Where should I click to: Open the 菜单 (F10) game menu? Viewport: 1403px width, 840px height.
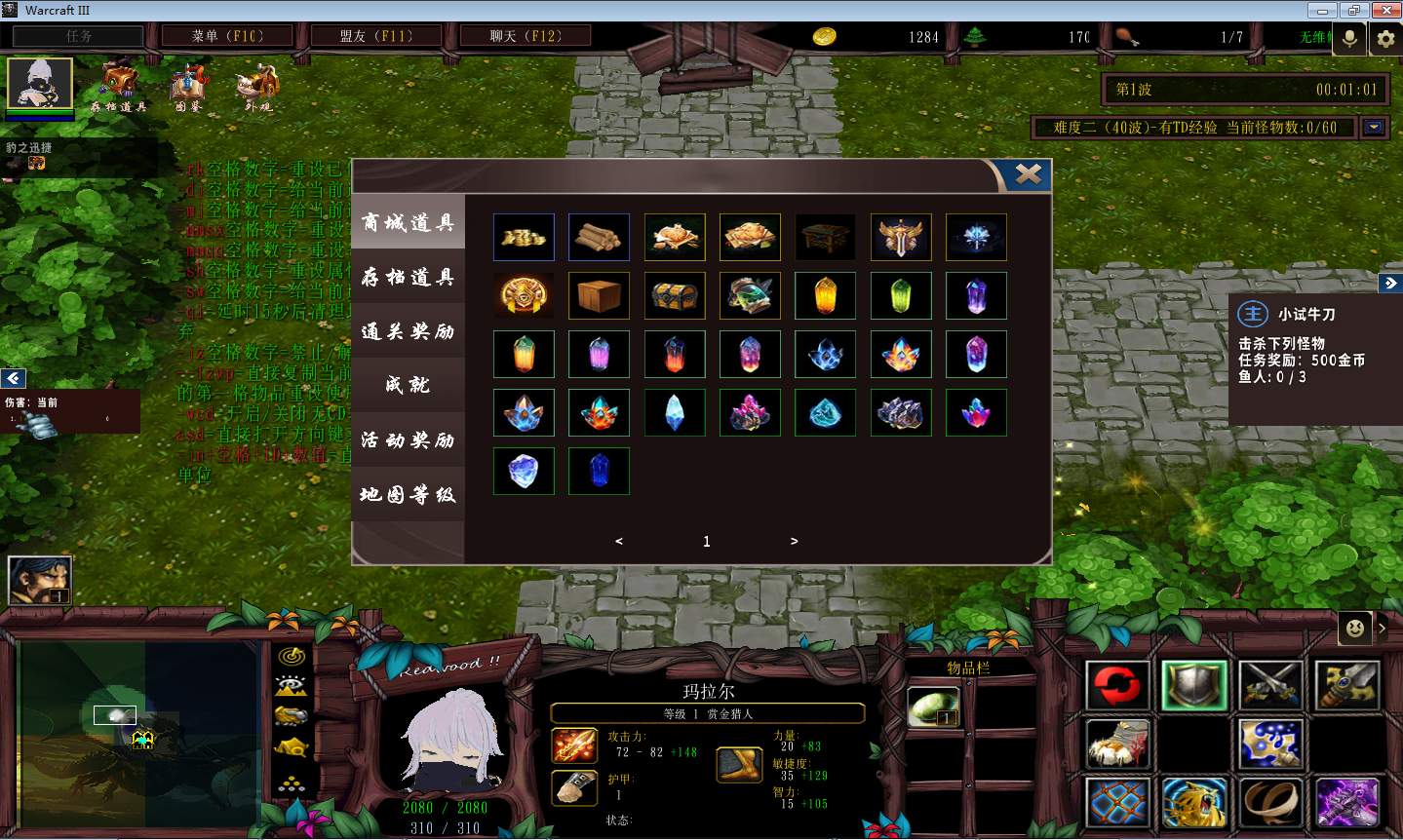click(227, 36)
